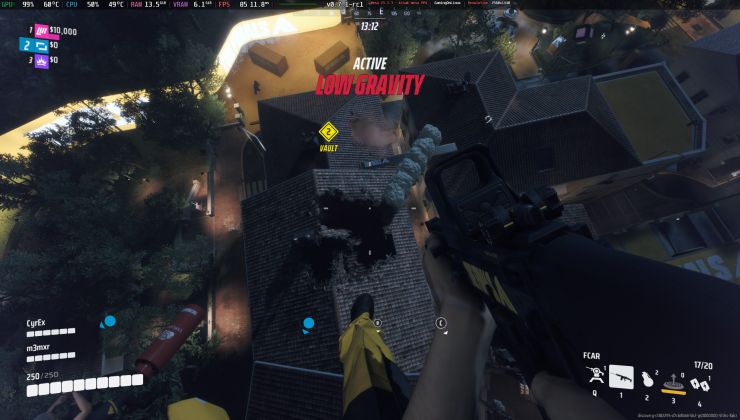Click teammate CyrEx's name
This screenshot has height=420, width=740.
pyautogui.click(x=39, y=323)
